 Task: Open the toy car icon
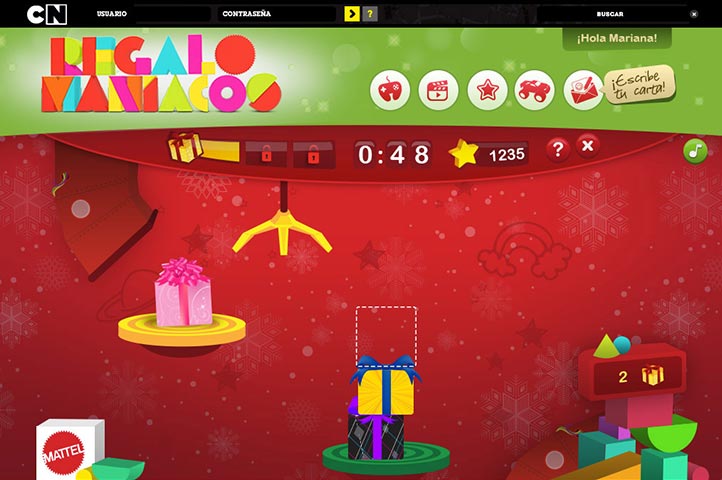point(535,91)
